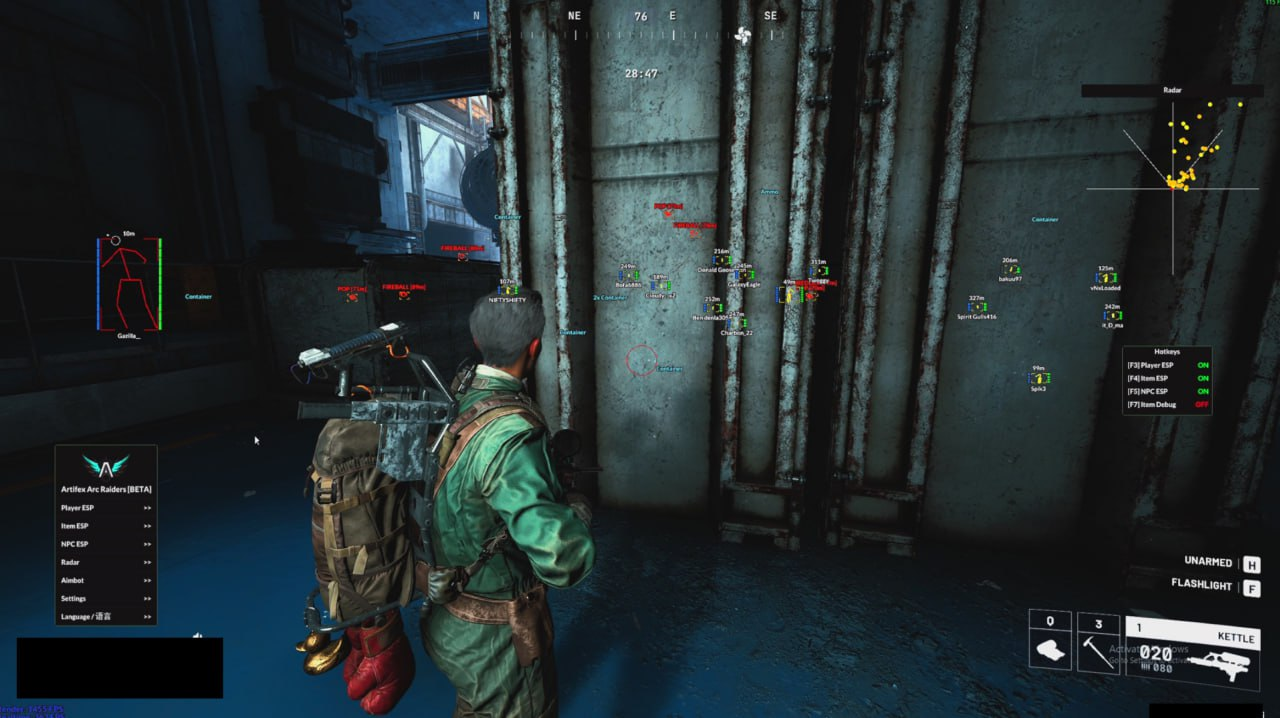This screenshot has width=1280, height=718.
Task: Open the Radar options in the overlay menu
Action: (105, 562)
